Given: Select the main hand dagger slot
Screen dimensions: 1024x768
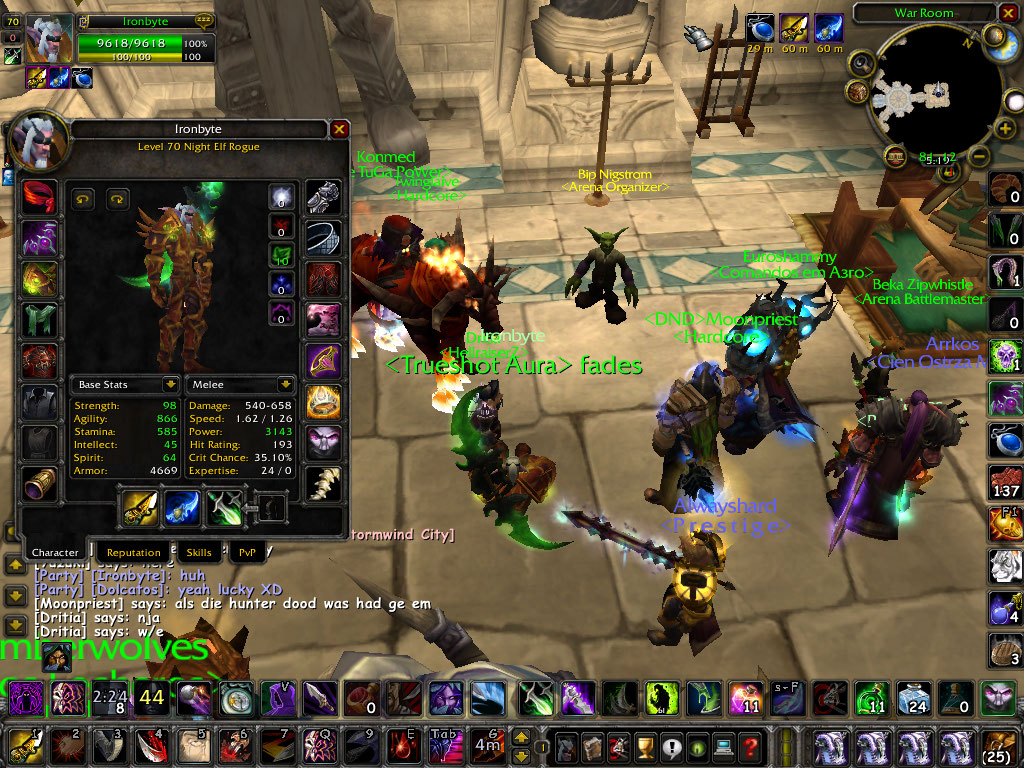Looking at the screenshot, I should 140,509.
